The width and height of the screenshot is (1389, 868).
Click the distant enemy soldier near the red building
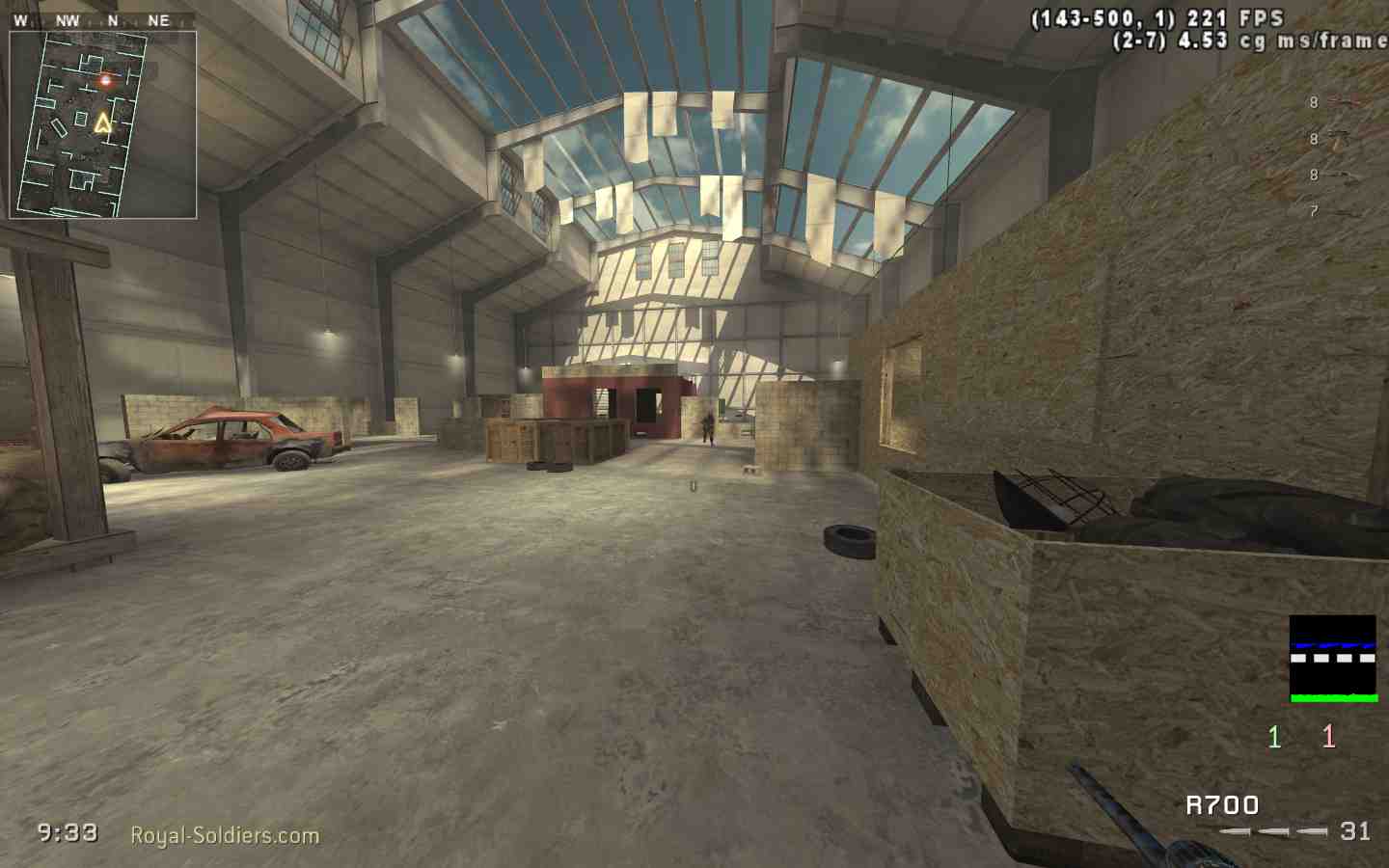[x=709, y=426]
